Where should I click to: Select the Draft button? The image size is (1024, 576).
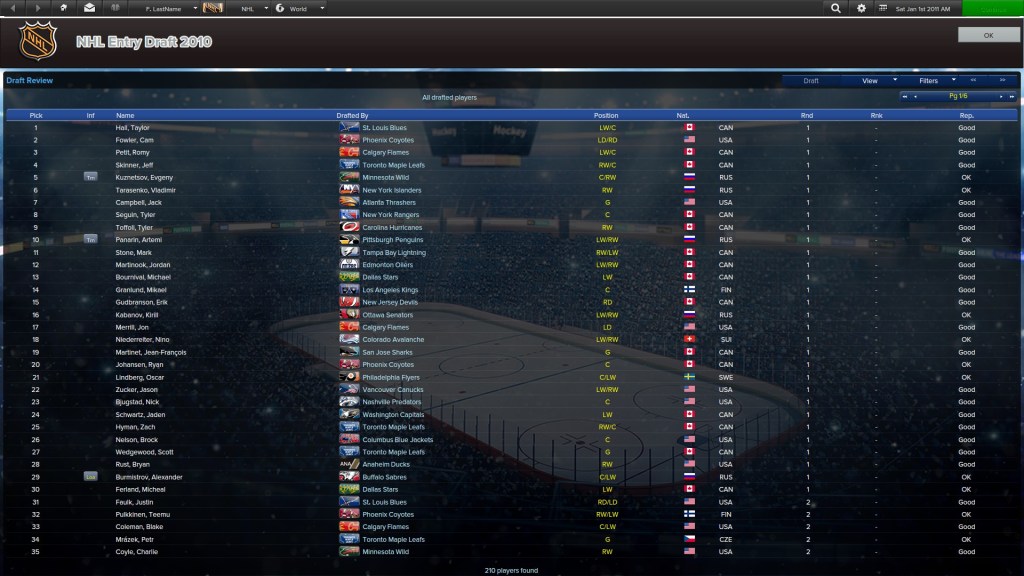pos(811,80)
